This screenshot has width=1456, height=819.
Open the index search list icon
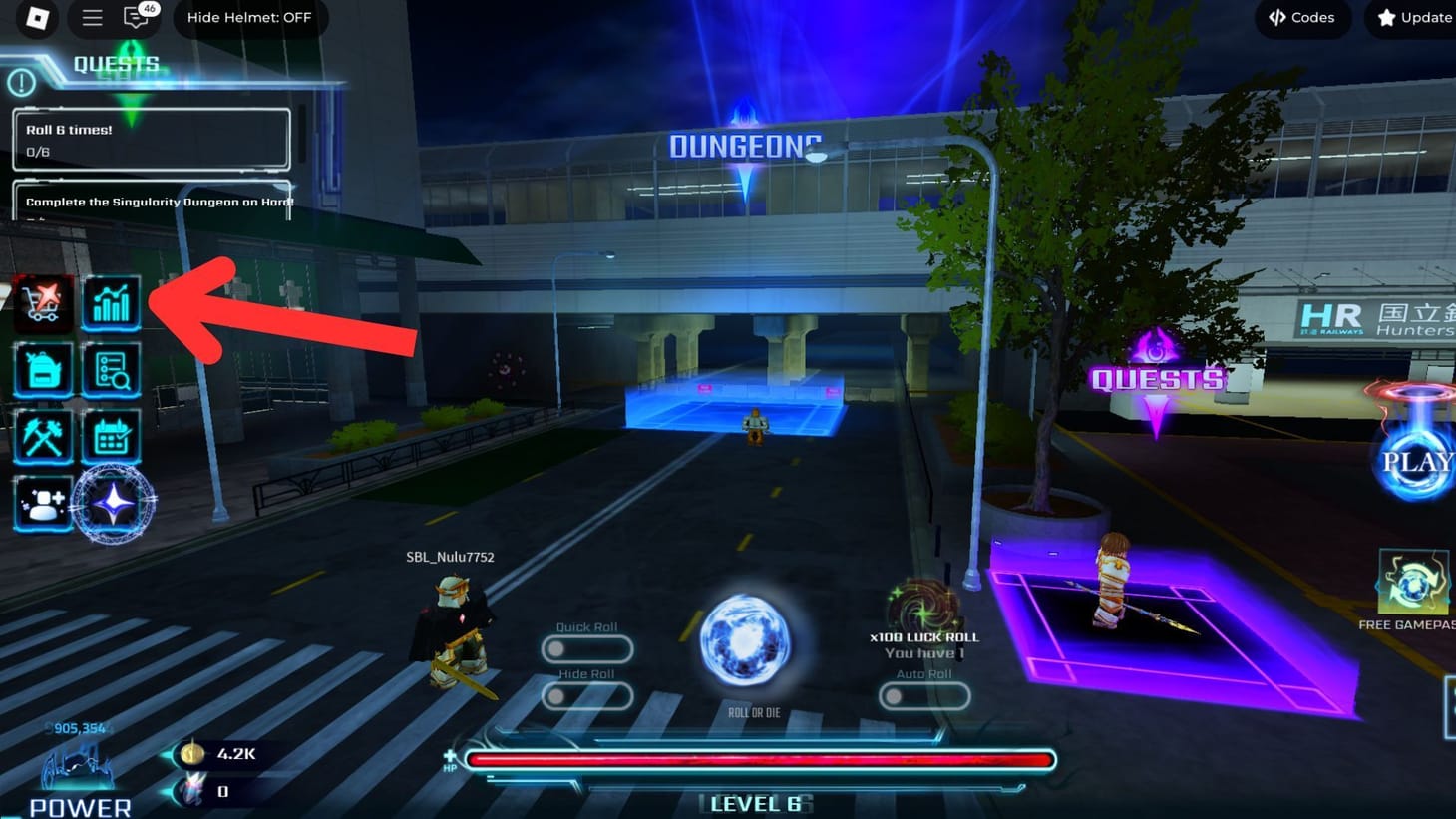(x=112, y=370)
